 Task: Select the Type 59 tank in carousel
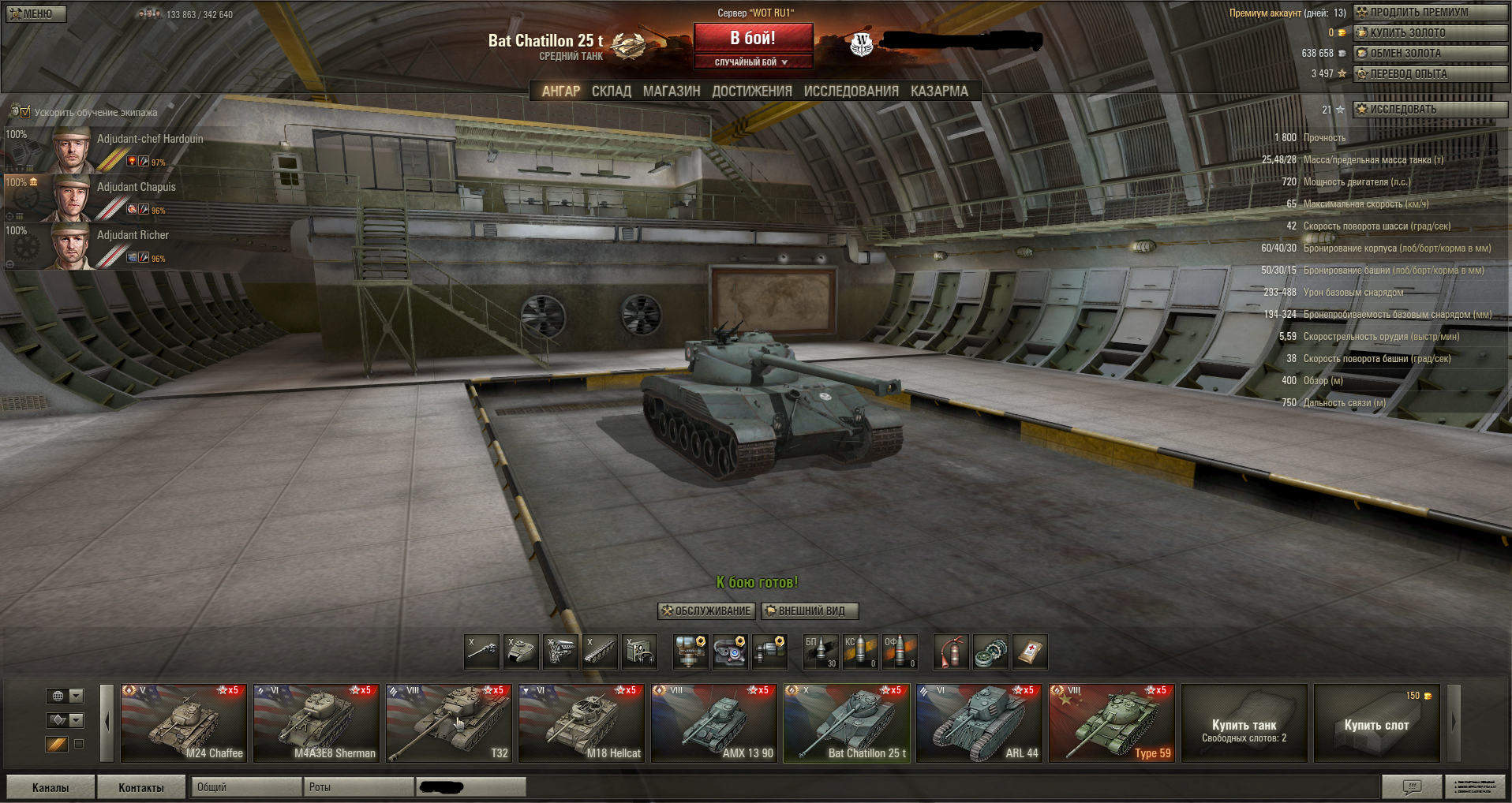coord(1111,723)
